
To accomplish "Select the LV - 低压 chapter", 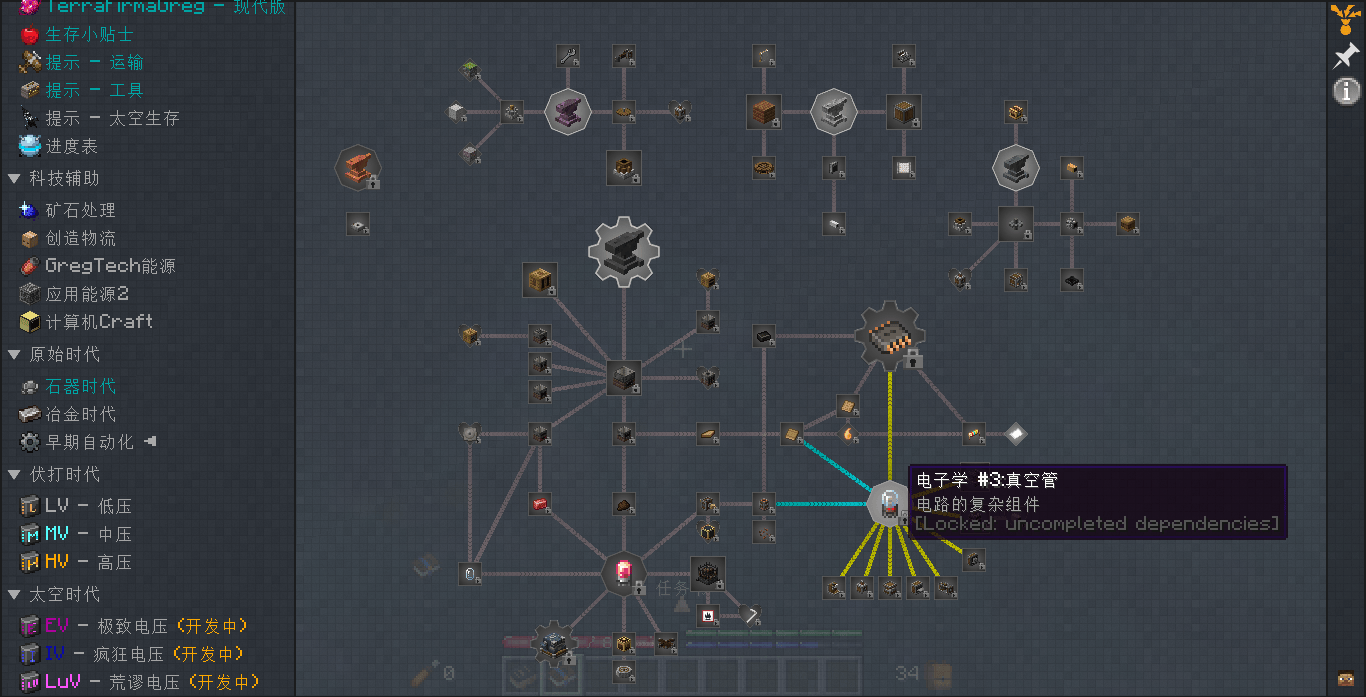I will point(88,506).
